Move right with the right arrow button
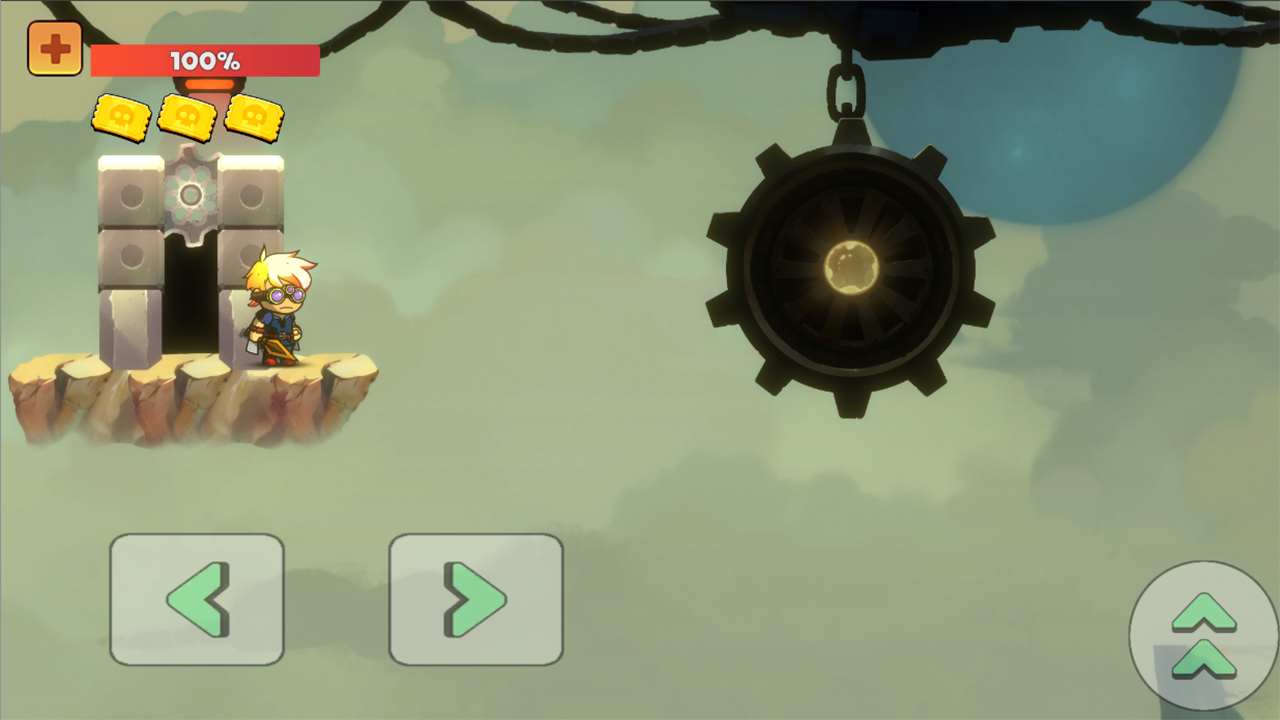Screen dimensions: 1280x720 (476, 599)
